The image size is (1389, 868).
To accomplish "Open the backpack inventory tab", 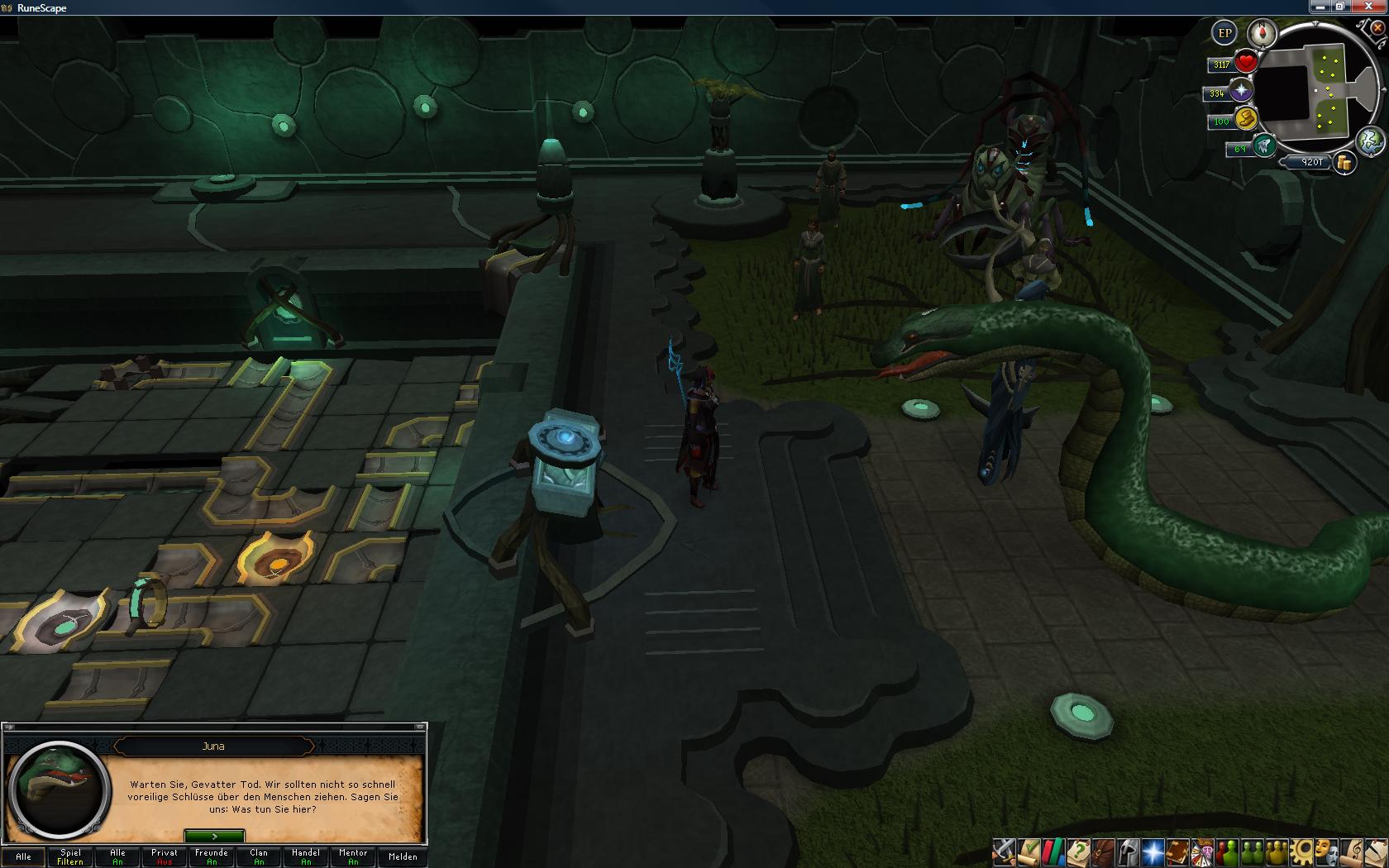I will 1104,851.
